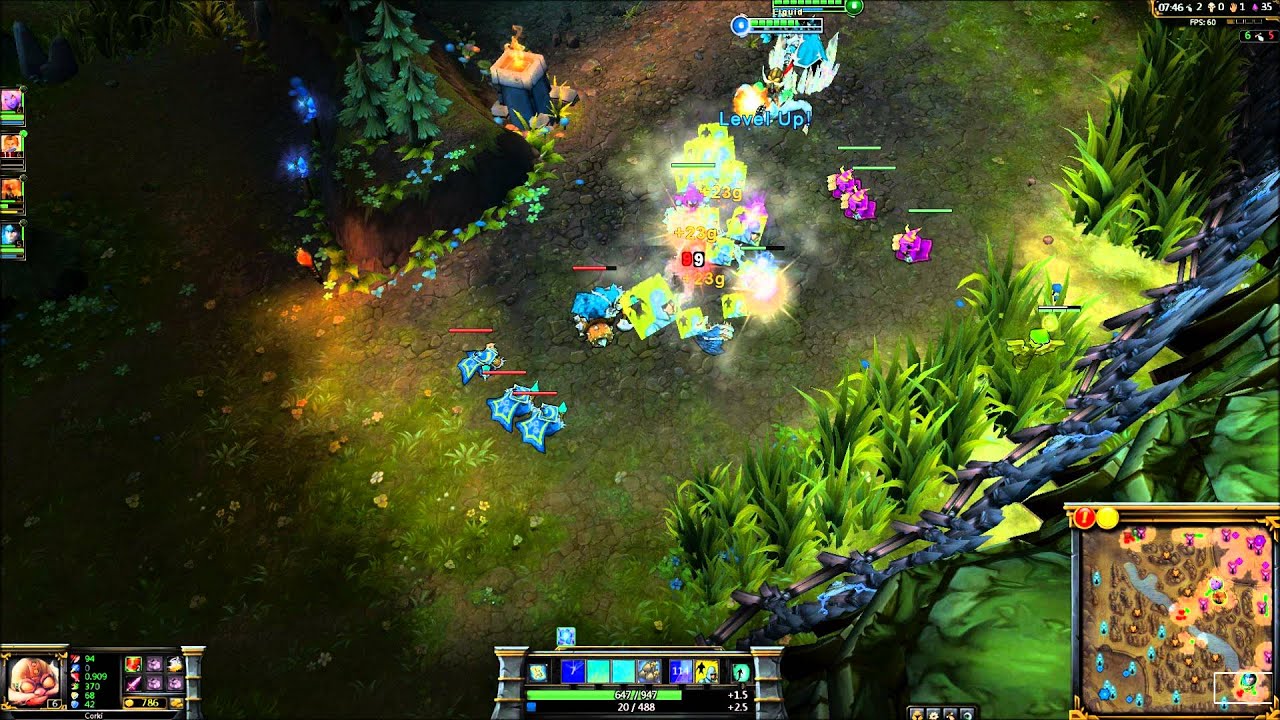Select the dagger item in the inventory
Screen dimensions: 1280x720
click(x=134, y=683)
